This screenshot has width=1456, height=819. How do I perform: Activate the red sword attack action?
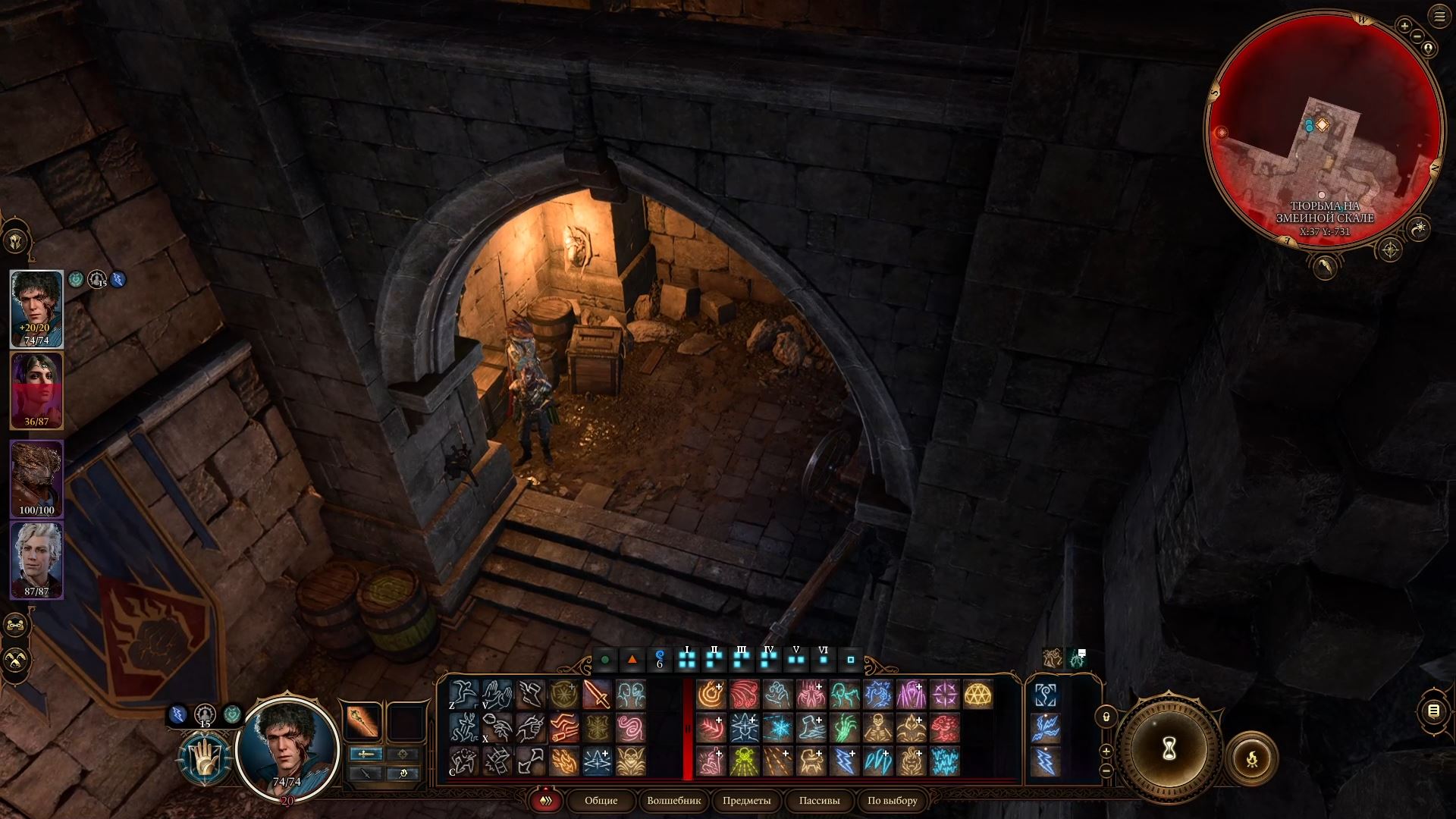tap(597, 695)
